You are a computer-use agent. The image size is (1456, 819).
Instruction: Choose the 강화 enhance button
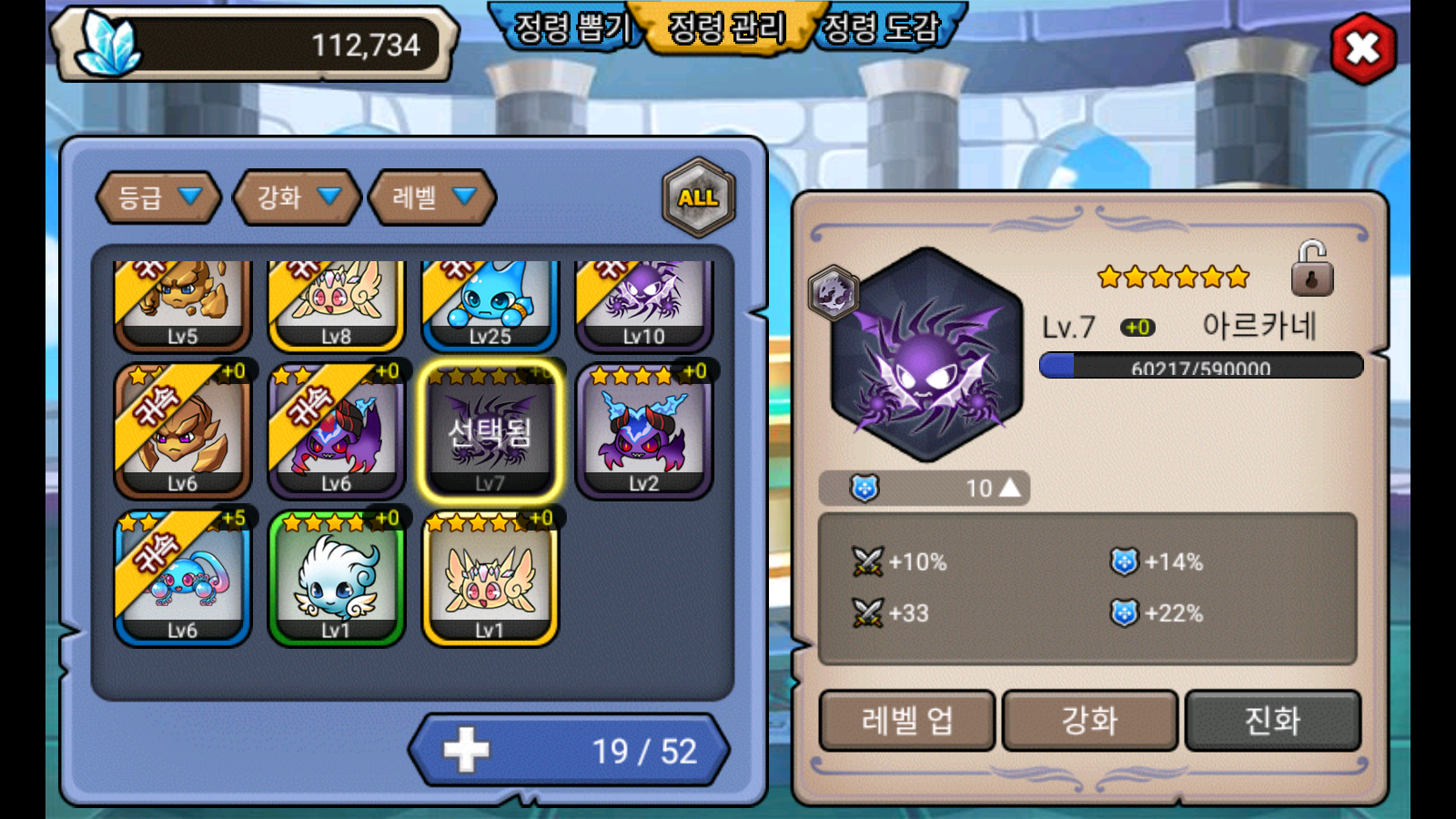(x=1090, y=721)
